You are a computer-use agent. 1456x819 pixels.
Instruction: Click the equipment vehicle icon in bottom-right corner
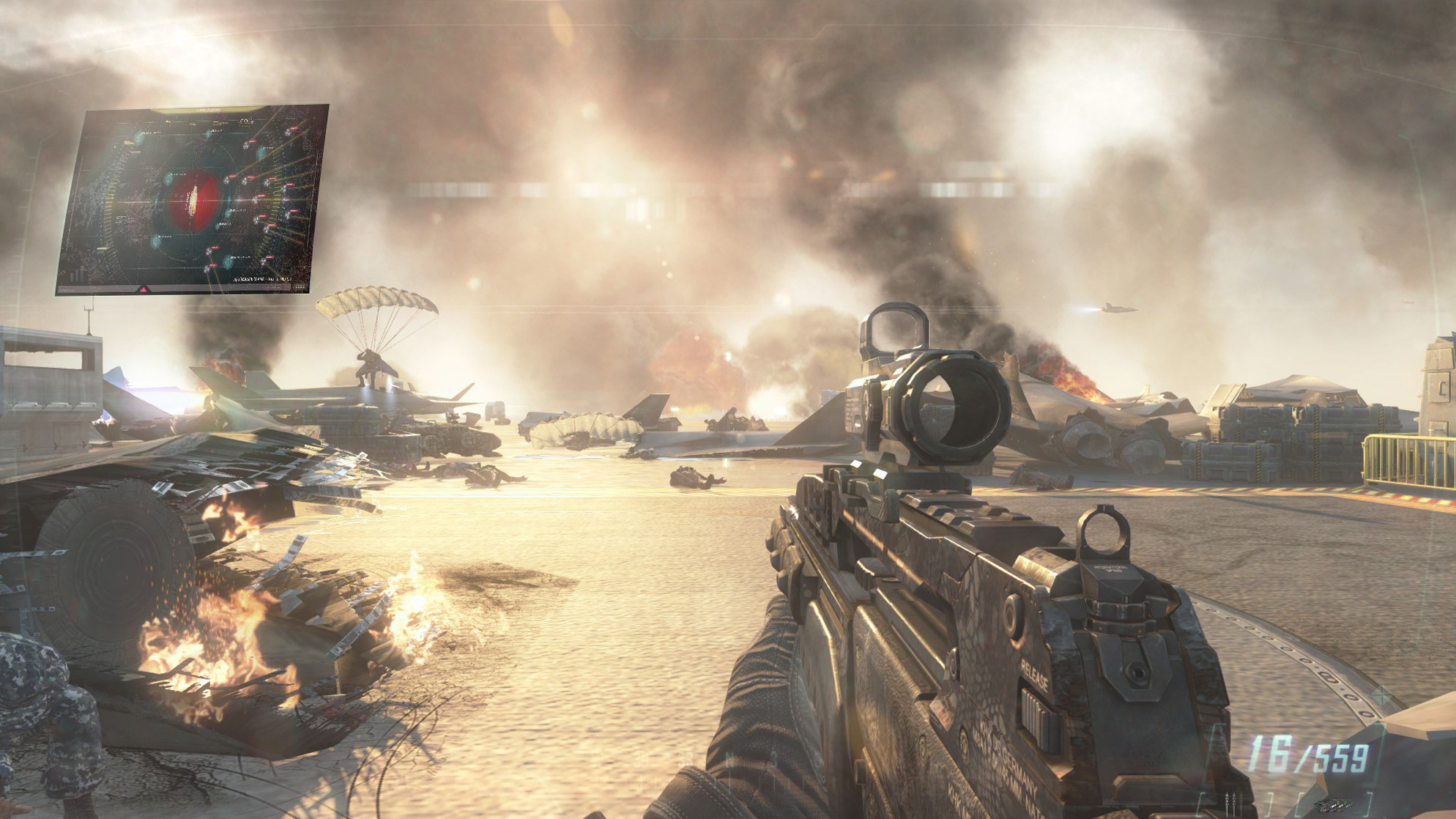1335,805
